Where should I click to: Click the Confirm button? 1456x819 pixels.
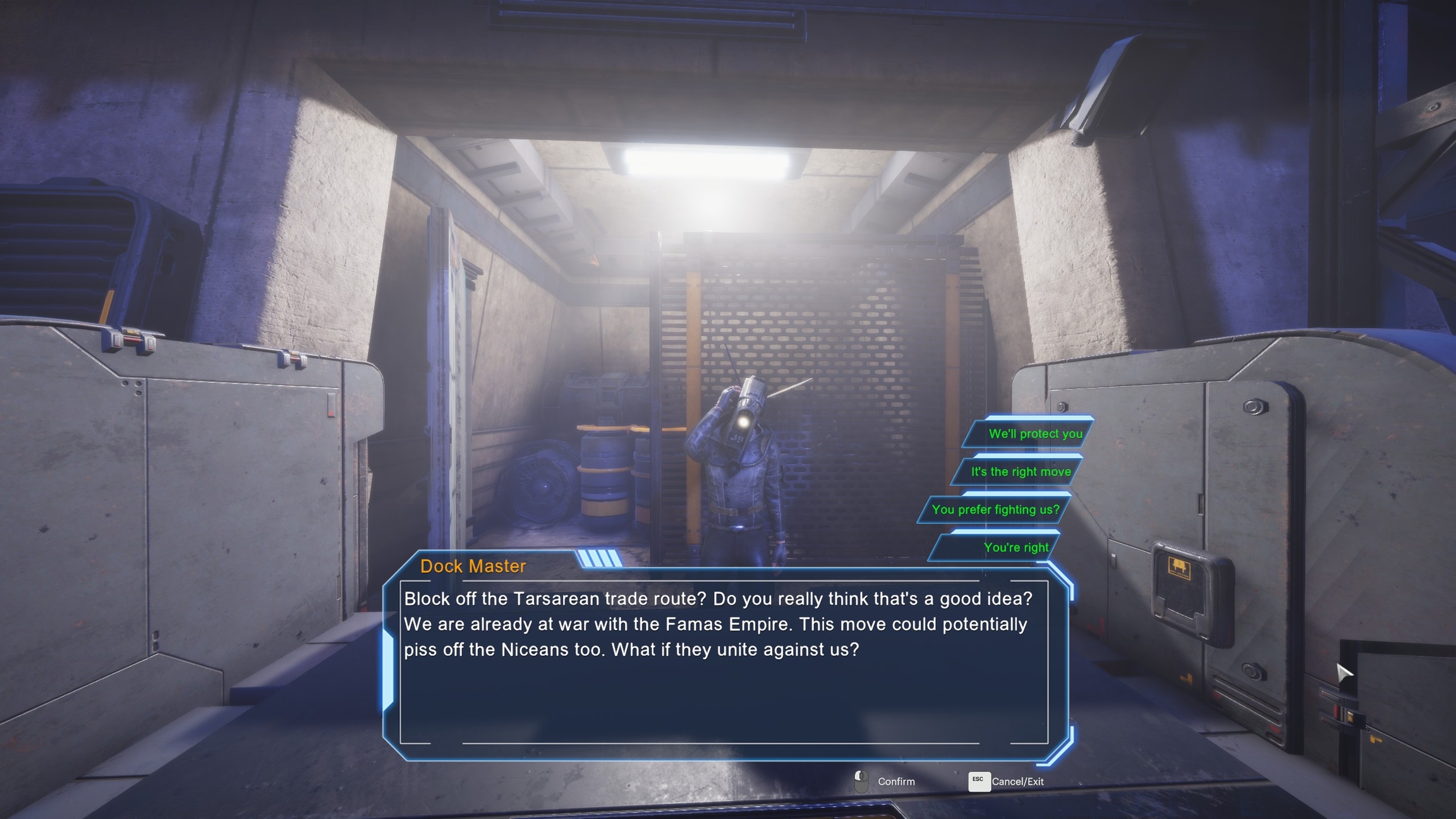click(885, 782)
